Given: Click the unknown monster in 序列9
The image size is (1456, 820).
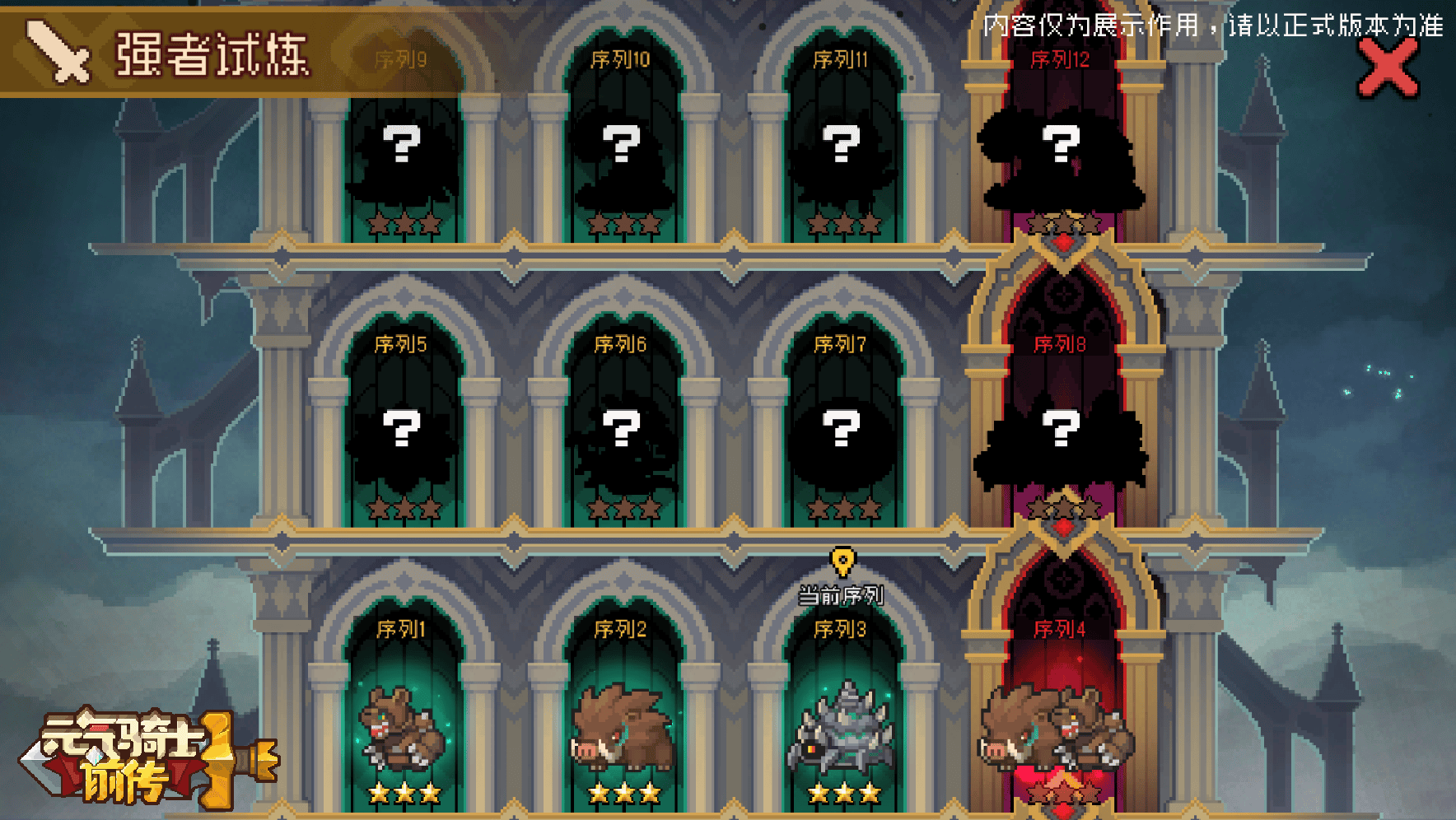Looking at the screenshot, I should tap(401, 148).
